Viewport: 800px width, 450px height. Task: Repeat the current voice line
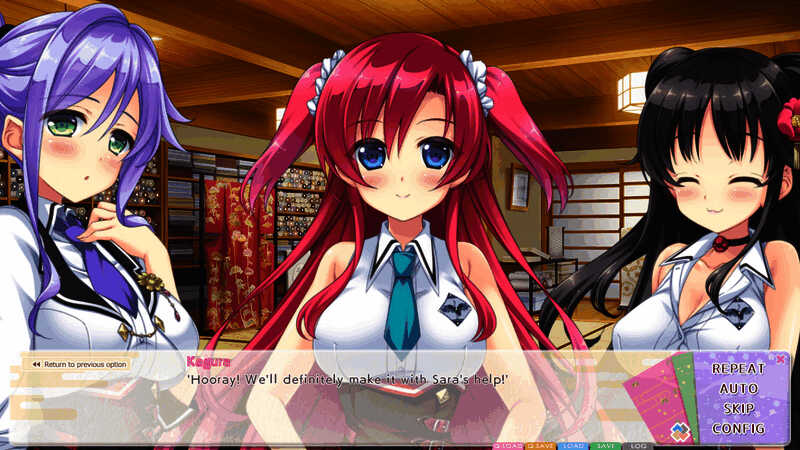(x=738, y=368)
